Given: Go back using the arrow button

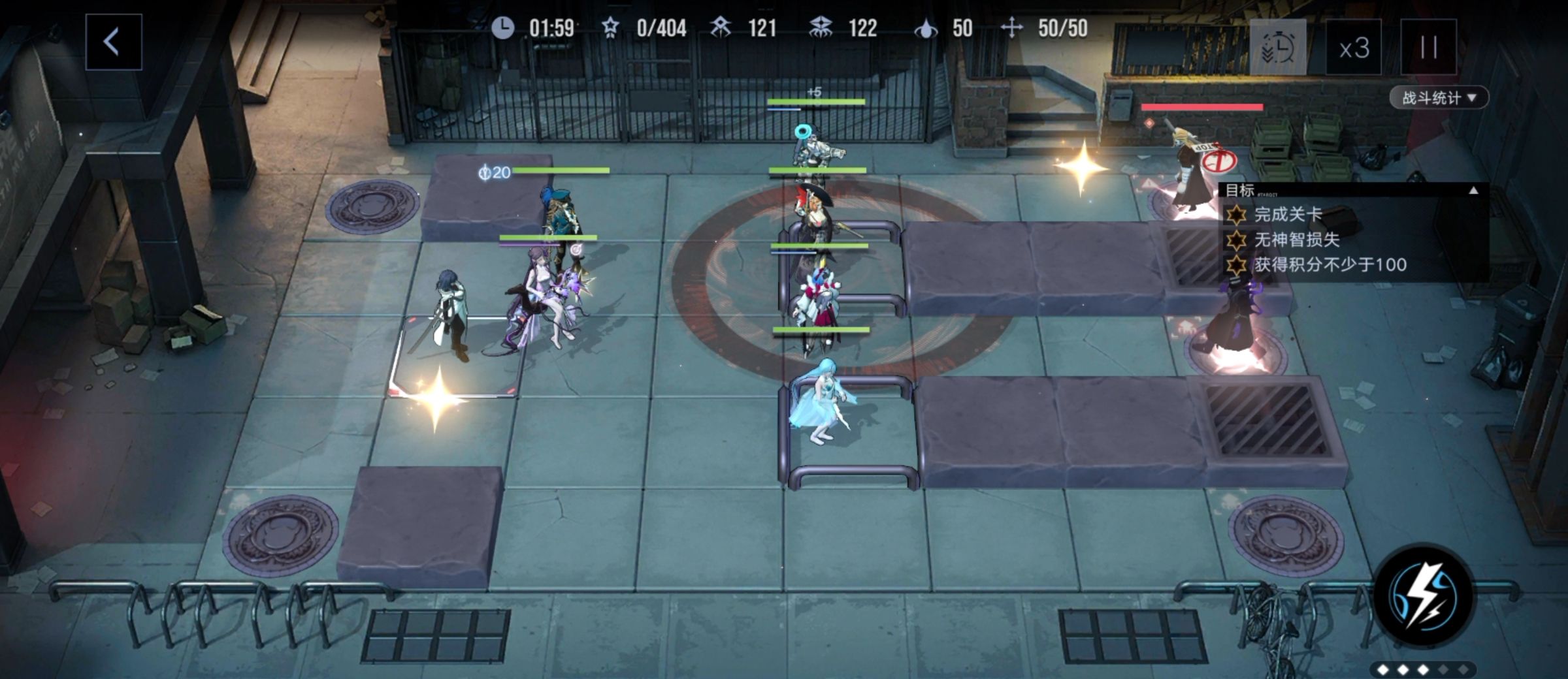Looking at the screenshot, I should coord(113,42).
